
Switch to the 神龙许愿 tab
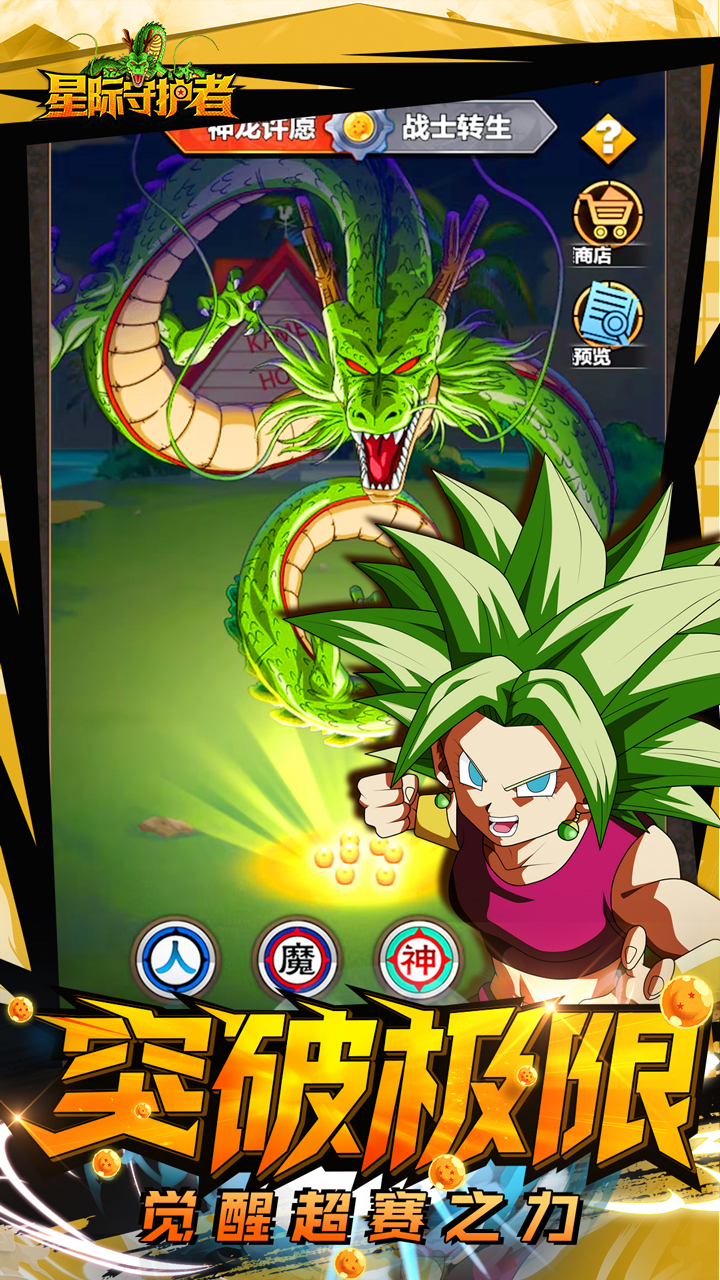(x=260, y=128)
